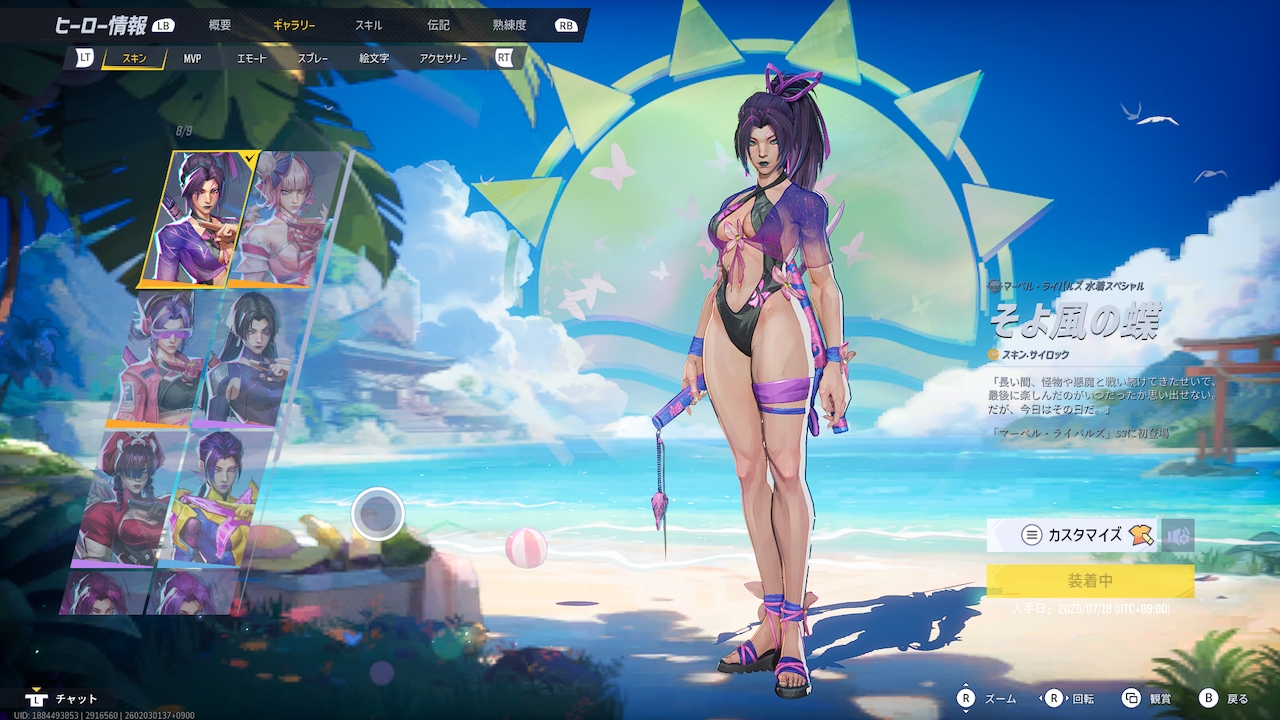Switch to the アクセサリー accessory sub-tab
Image resolution: width=1280 pixels, height=720 pixels.
click(443, 59)
